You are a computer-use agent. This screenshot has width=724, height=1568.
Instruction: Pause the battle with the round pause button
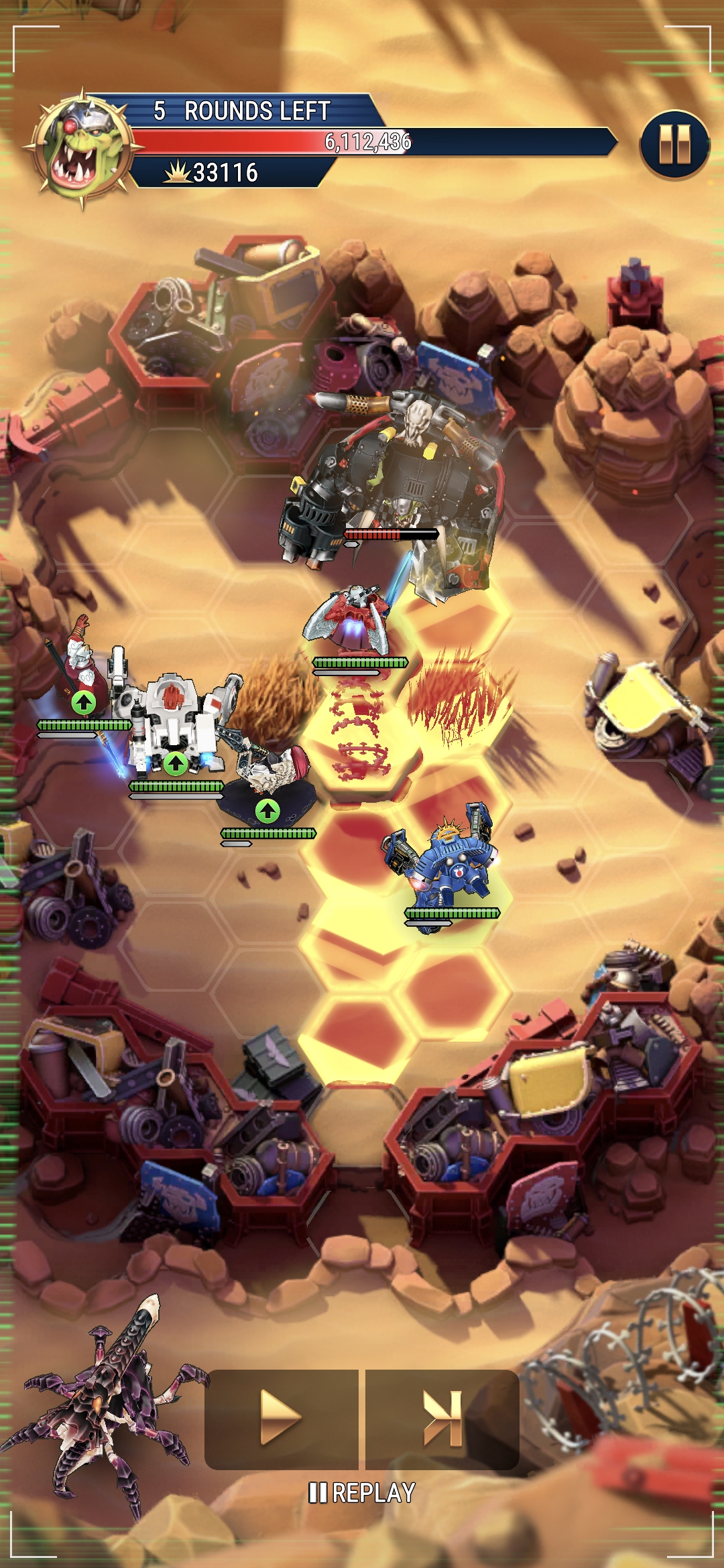click(x=674, y=145)
